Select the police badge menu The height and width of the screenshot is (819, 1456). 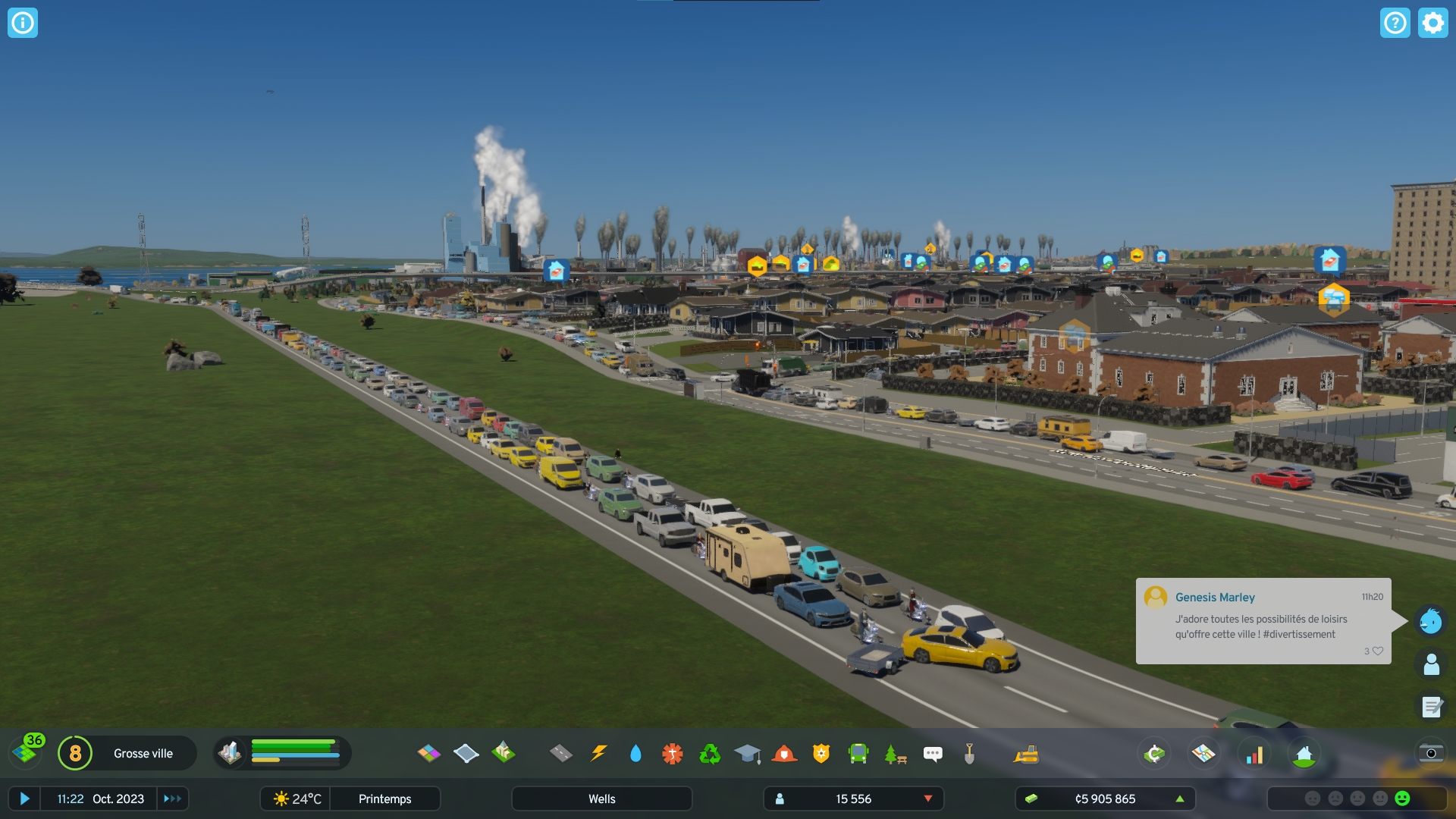821,753
